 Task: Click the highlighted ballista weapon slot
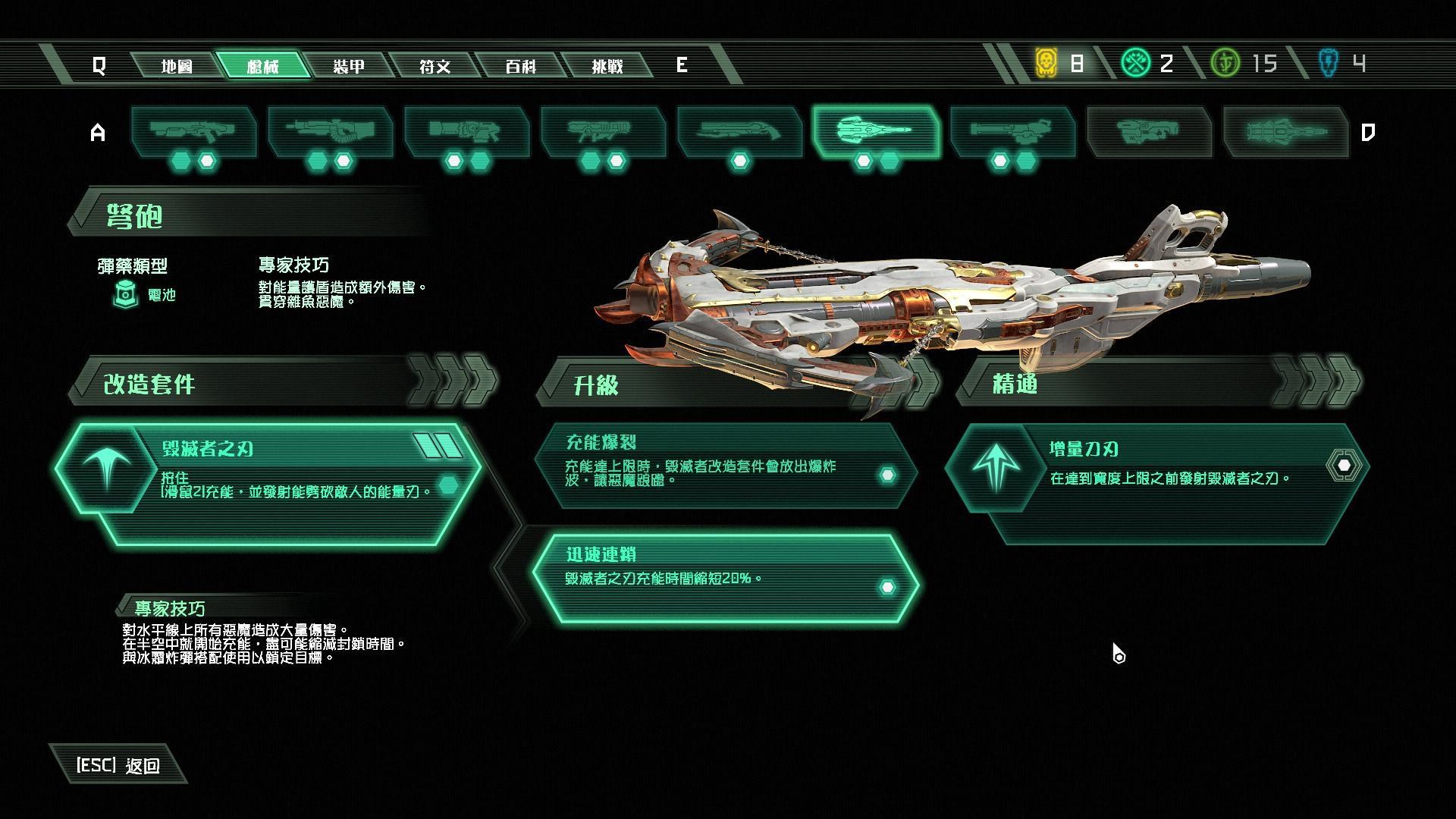pyautogui.click(x=876, y=132)
